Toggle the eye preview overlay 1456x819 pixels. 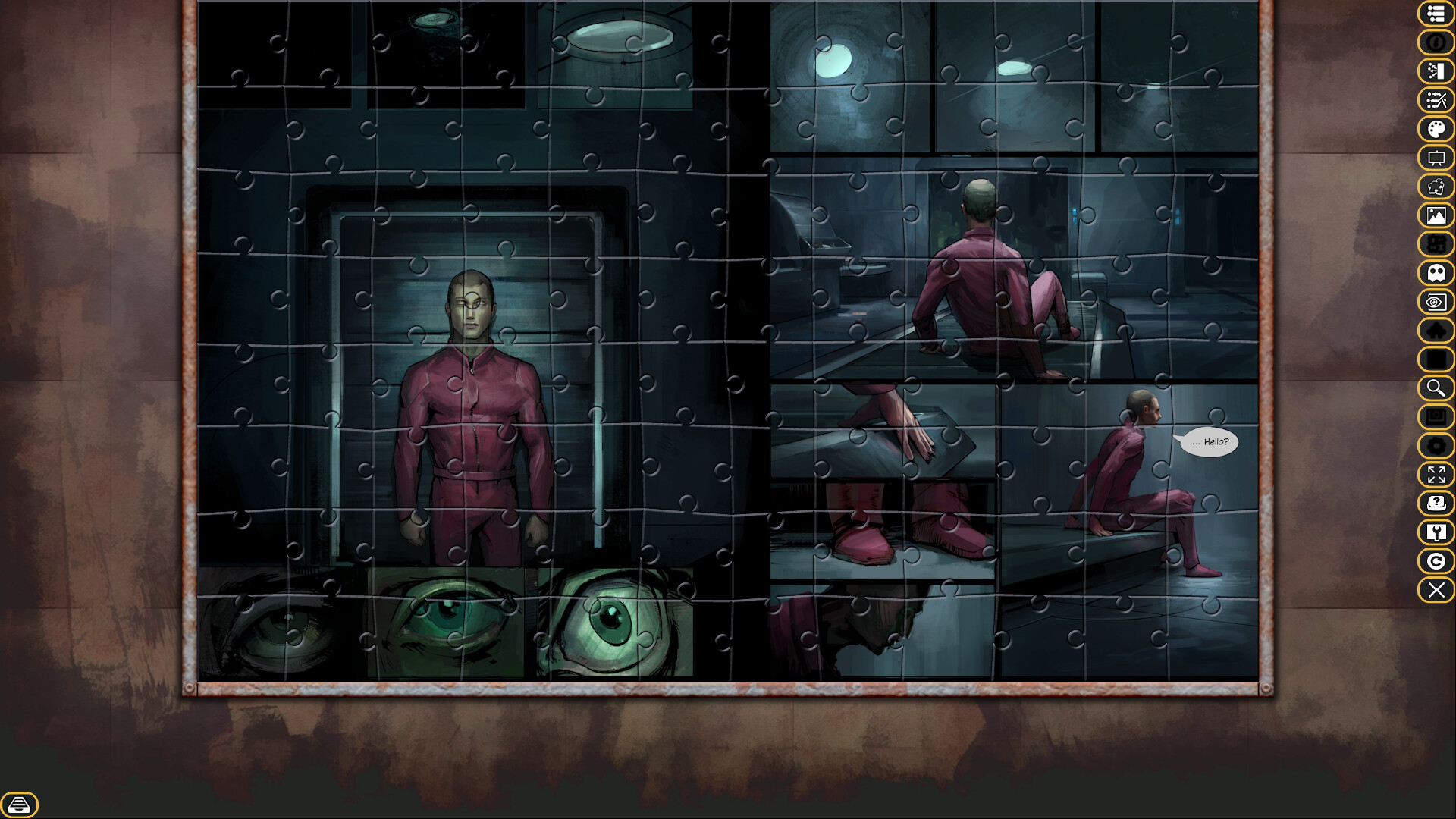coord(1436,302)
